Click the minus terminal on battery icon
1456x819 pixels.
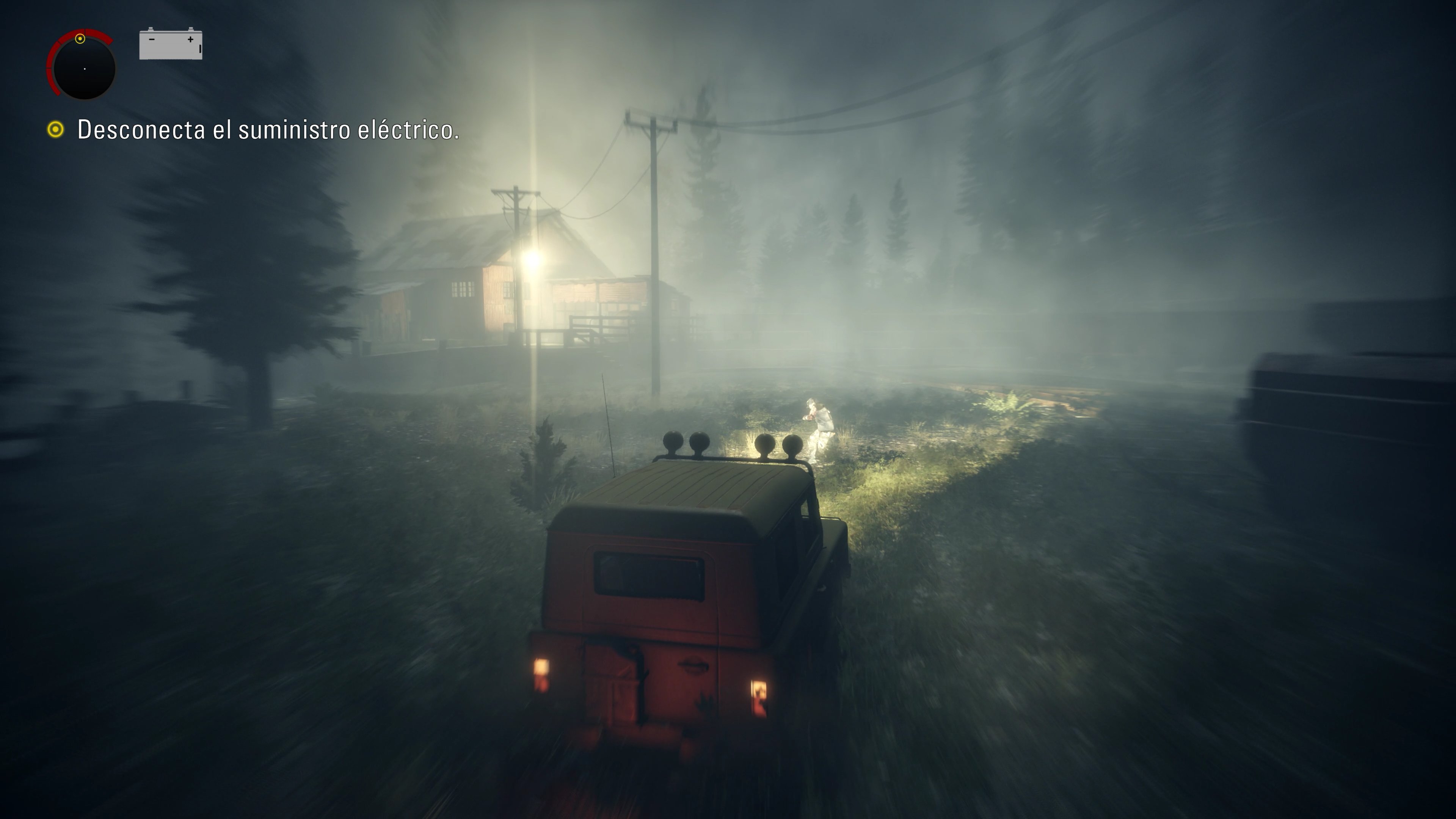152,40
